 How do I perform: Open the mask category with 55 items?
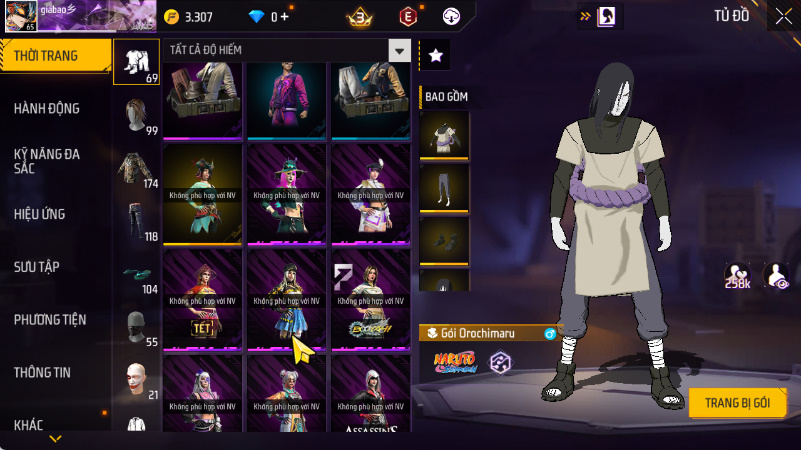[x=136, y=327]
